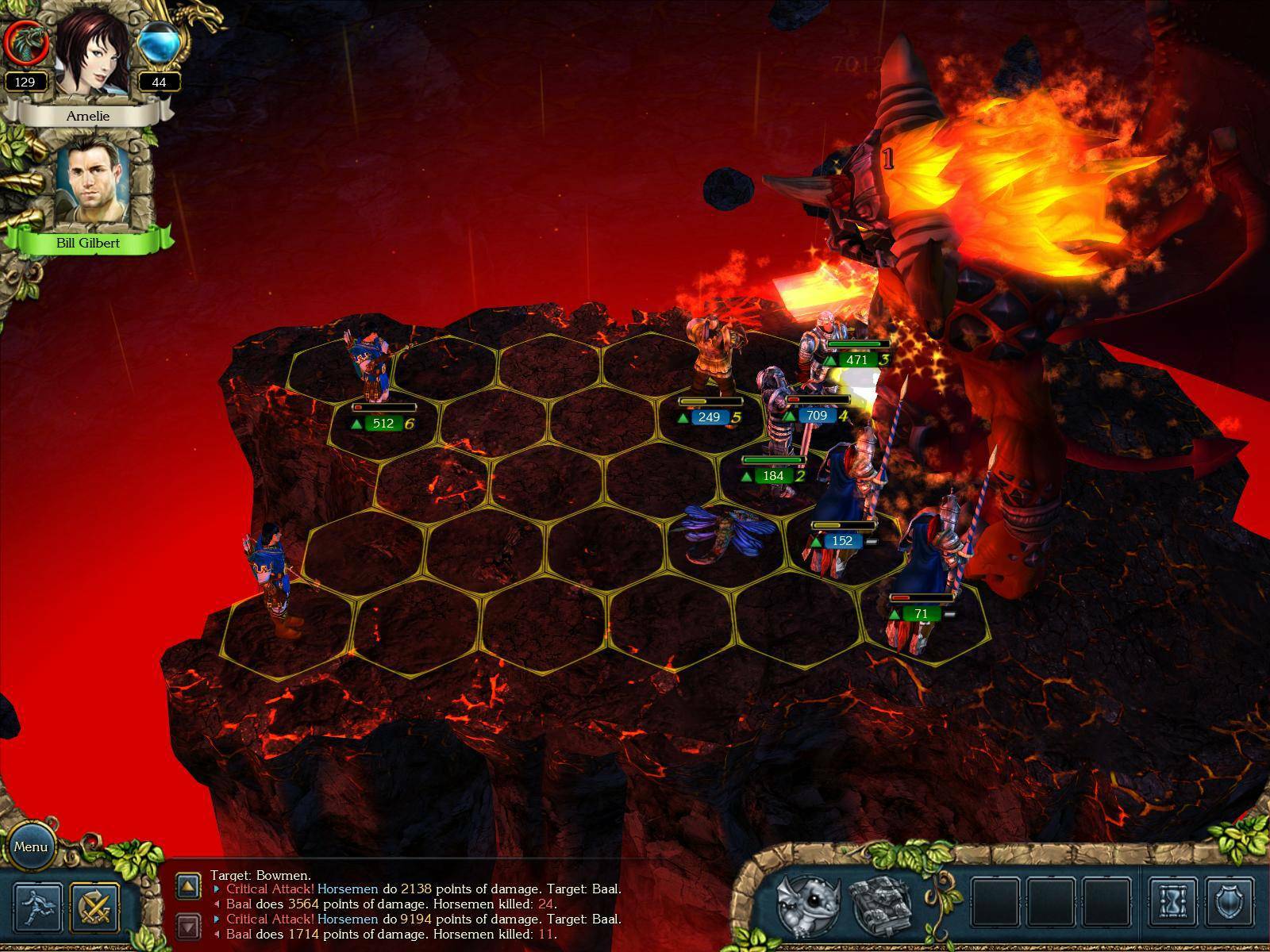Screen dimensions: 1270x952
Task: Select Bill Gilbert's companion portrait
Action: pyautogui.click(x=88, y=186)
